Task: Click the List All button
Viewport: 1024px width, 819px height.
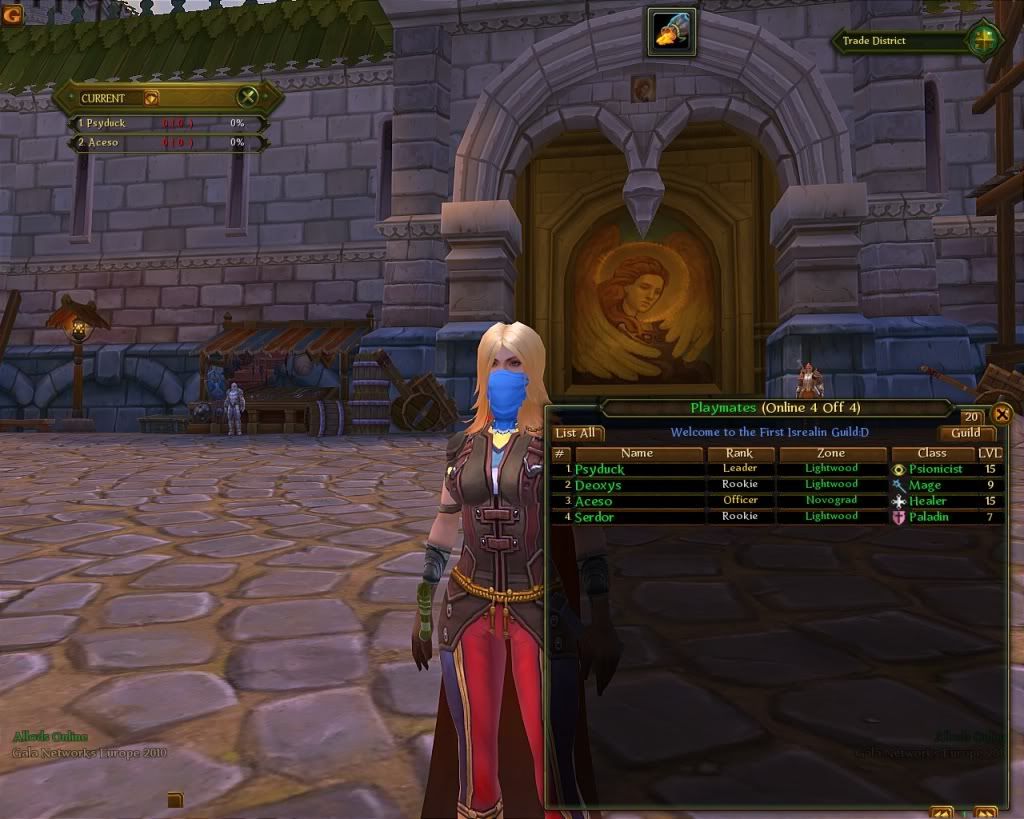Action: click(x=578, y=433)
